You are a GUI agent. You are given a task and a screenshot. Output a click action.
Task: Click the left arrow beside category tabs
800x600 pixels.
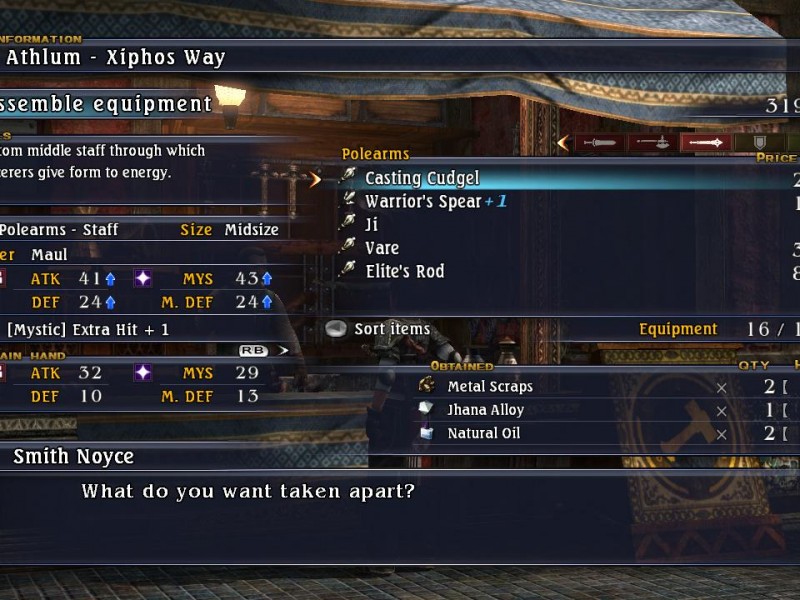click(x=563, y=143)
